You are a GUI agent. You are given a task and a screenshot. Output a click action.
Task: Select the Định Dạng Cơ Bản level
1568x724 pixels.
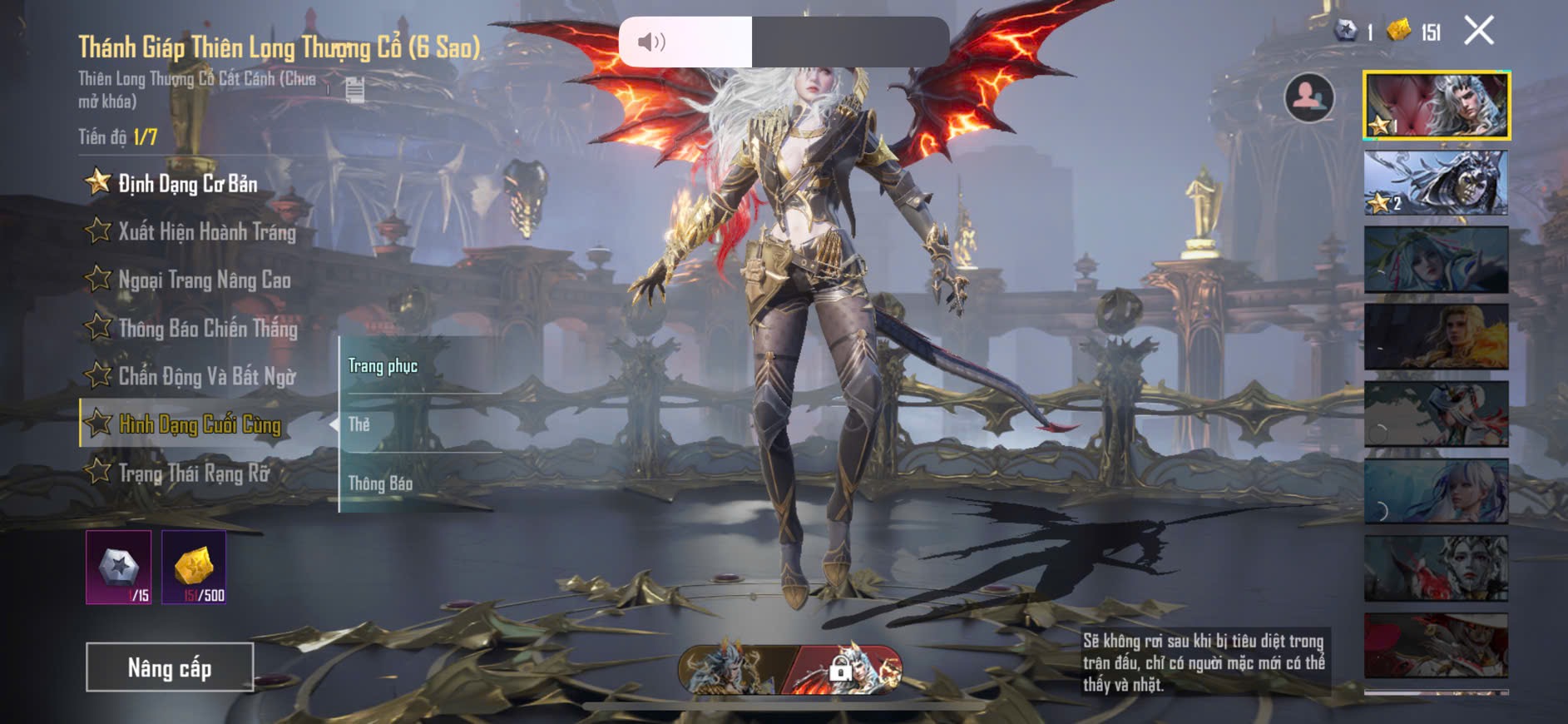pyautogui.click(x=187, y=183)
